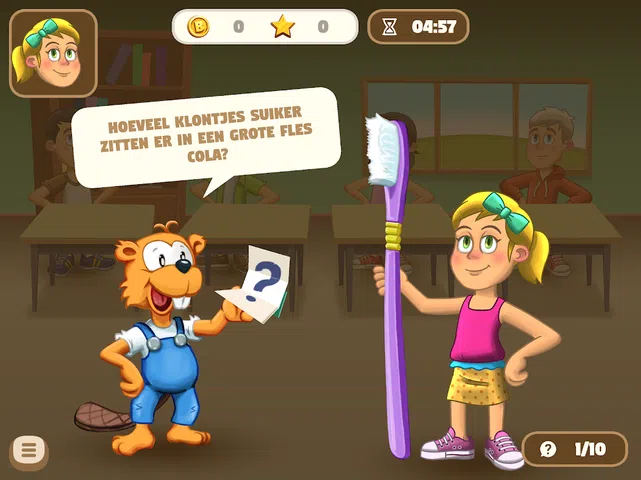Viewport: 641px width, 480px height.
Task: Click the girl avatar portrait
Action: pos(53,53)
